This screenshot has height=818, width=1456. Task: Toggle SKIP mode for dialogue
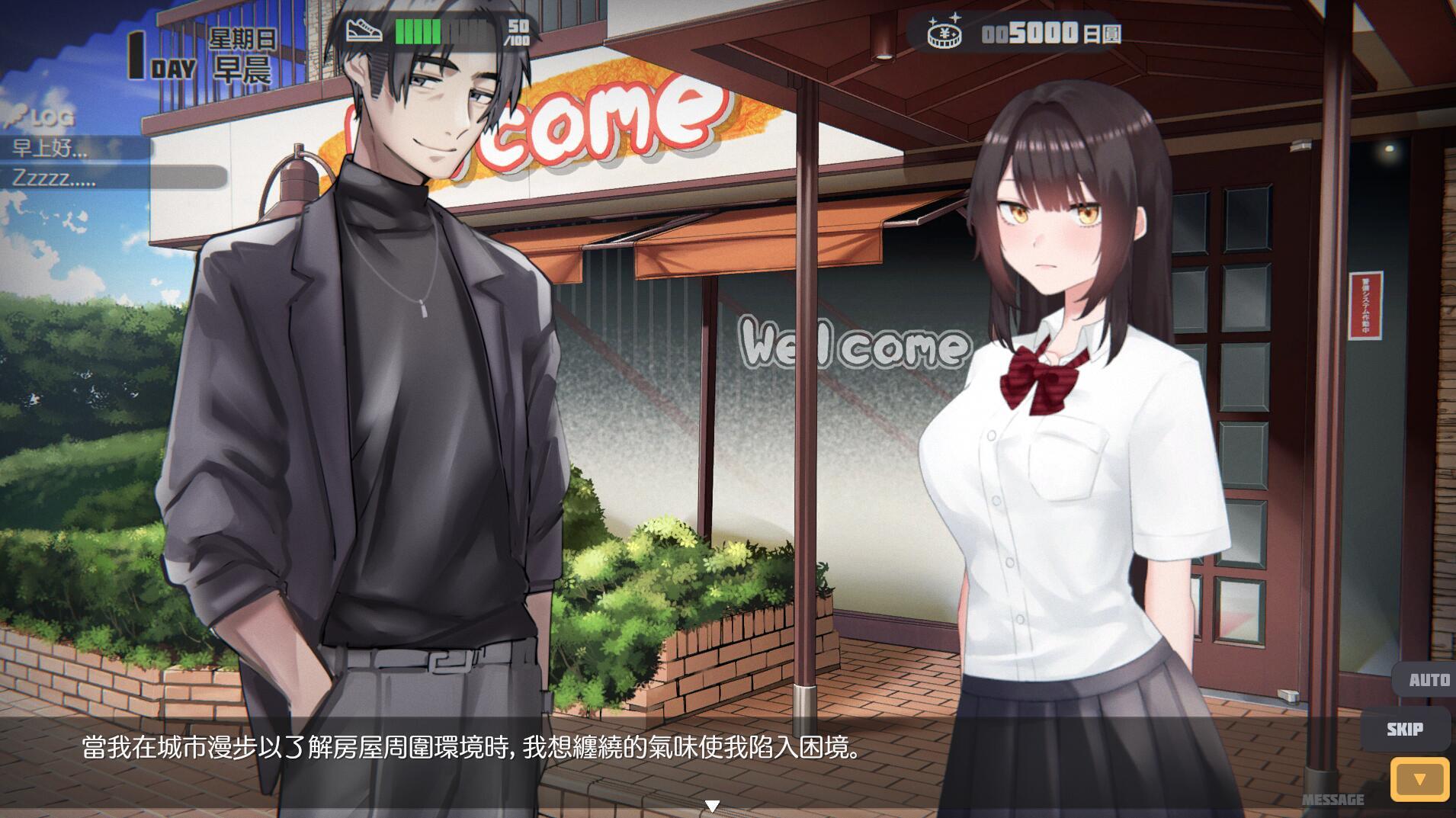1405,728
